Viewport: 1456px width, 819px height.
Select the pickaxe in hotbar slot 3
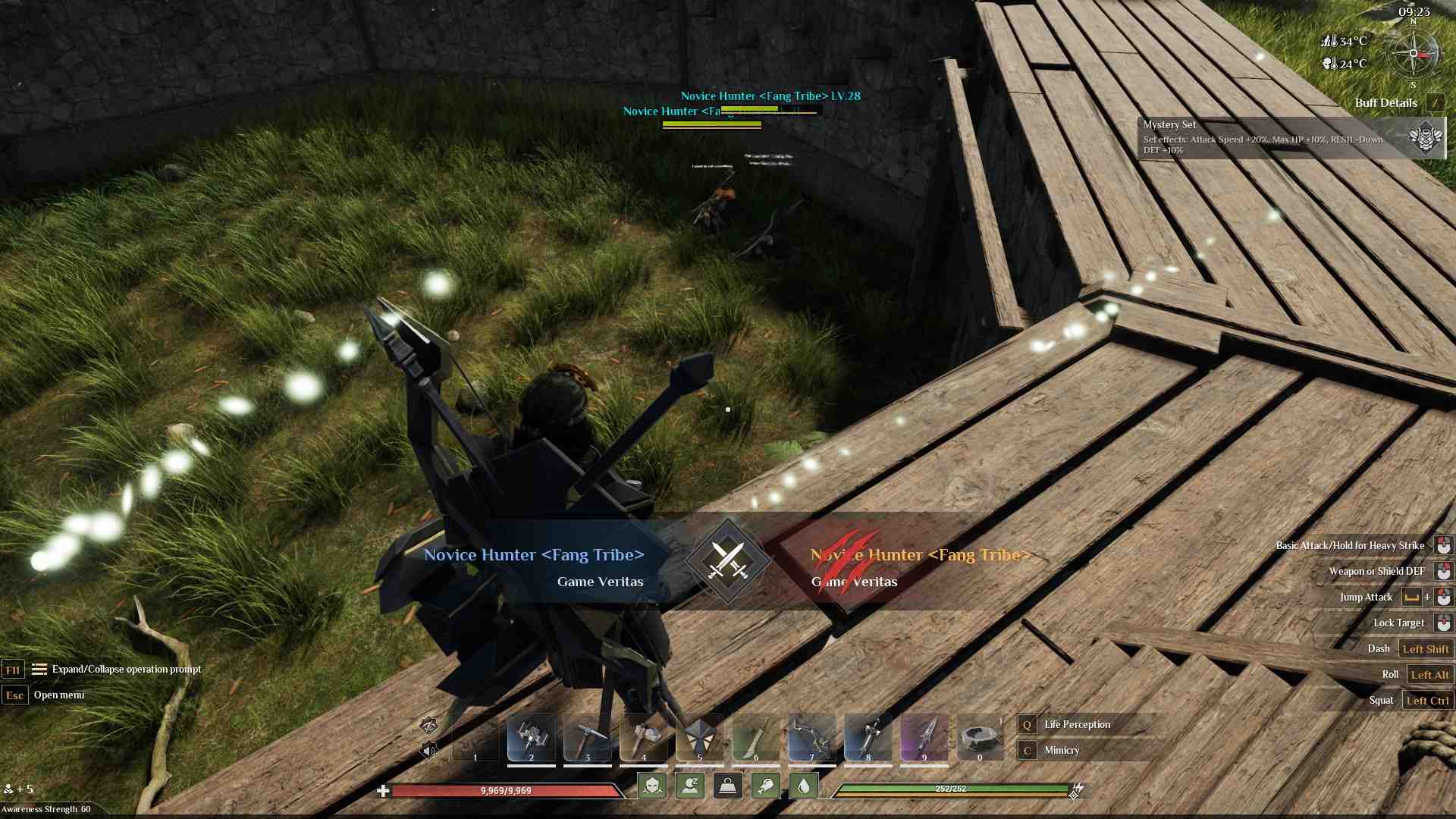tap(586, 736)
